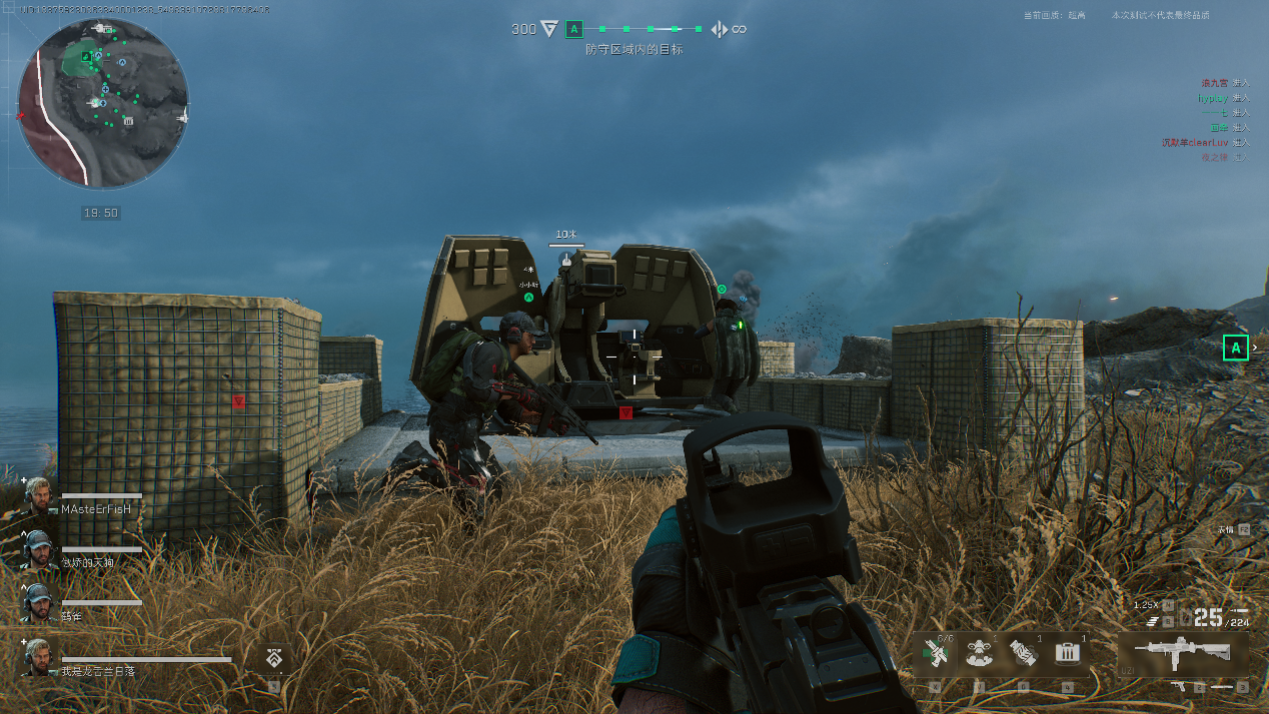Viewport: 1269px width, 714px height.
Task: Activate the ammo crate slot
Action: pyautogui.click(x=1068, y=654)
